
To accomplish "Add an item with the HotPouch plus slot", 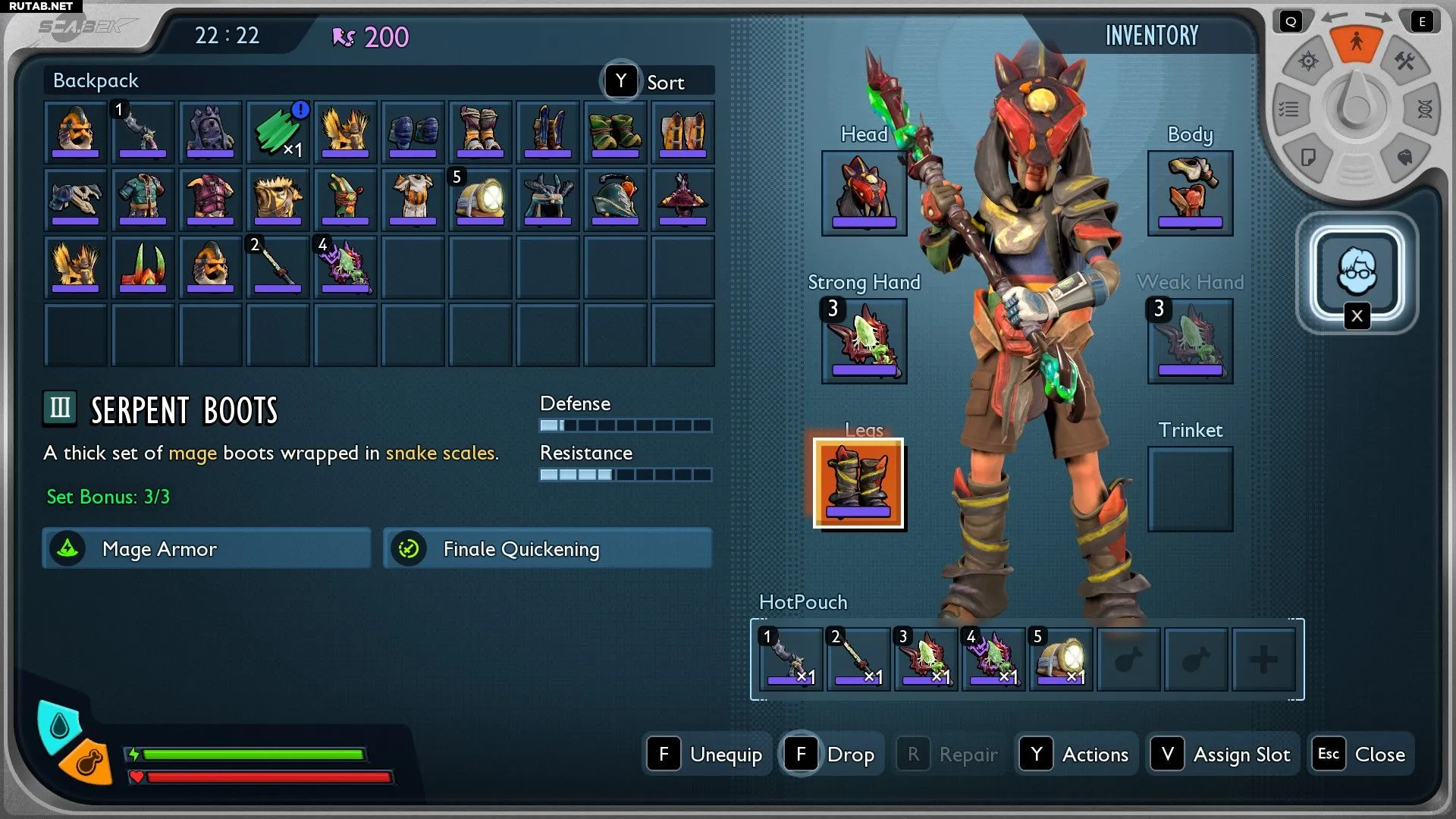I will click(1263, 659).
